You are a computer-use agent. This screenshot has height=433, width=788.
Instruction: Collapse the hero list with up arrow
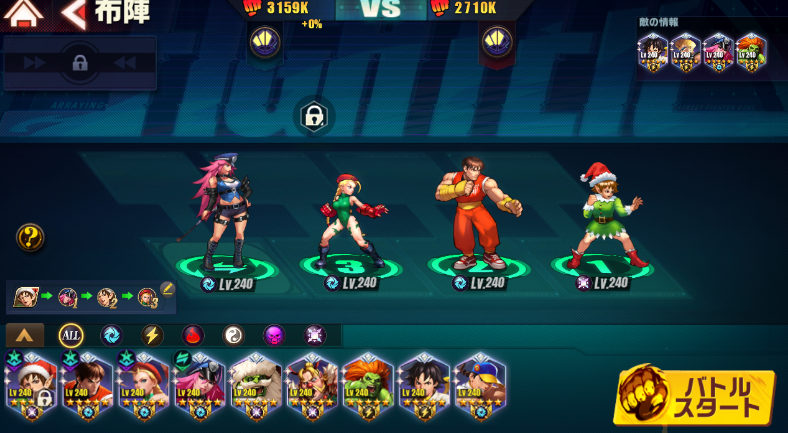pyautogui.click(x=25, y=335)
